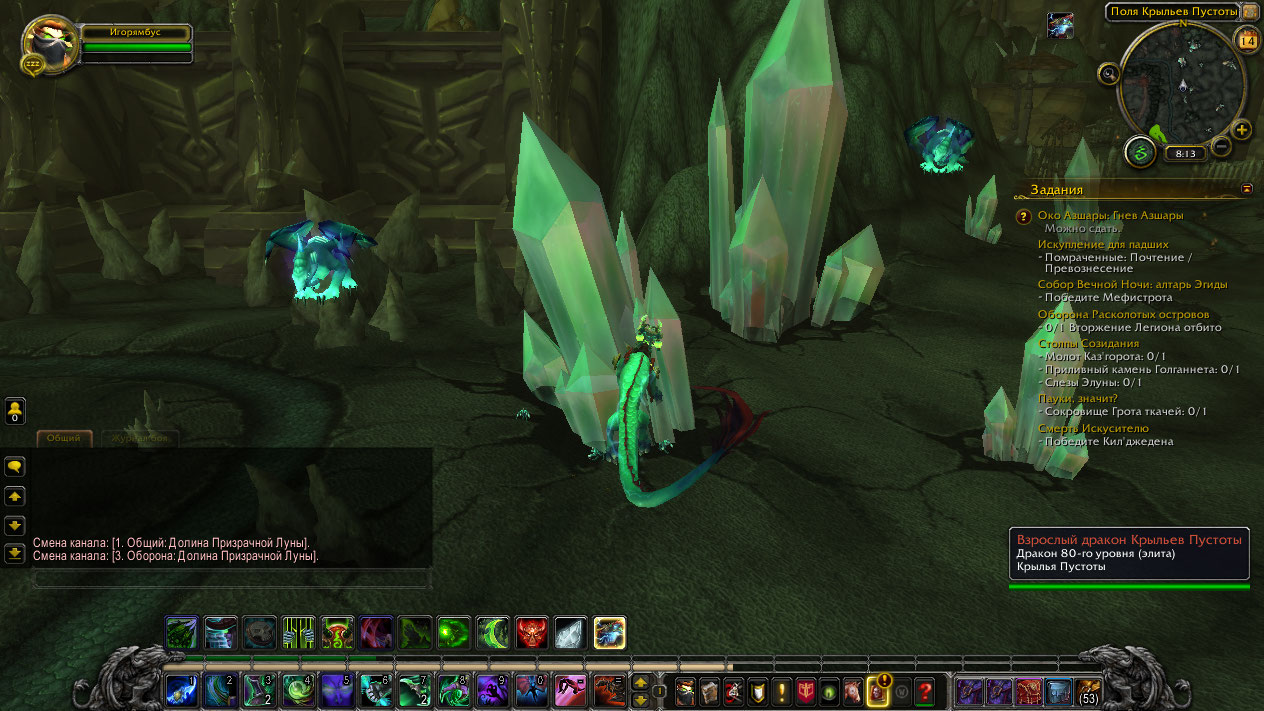Zoom out the minimap with minus button
The width and height of the screenshot is (1264, 711).
click(x=1220, y=147)
